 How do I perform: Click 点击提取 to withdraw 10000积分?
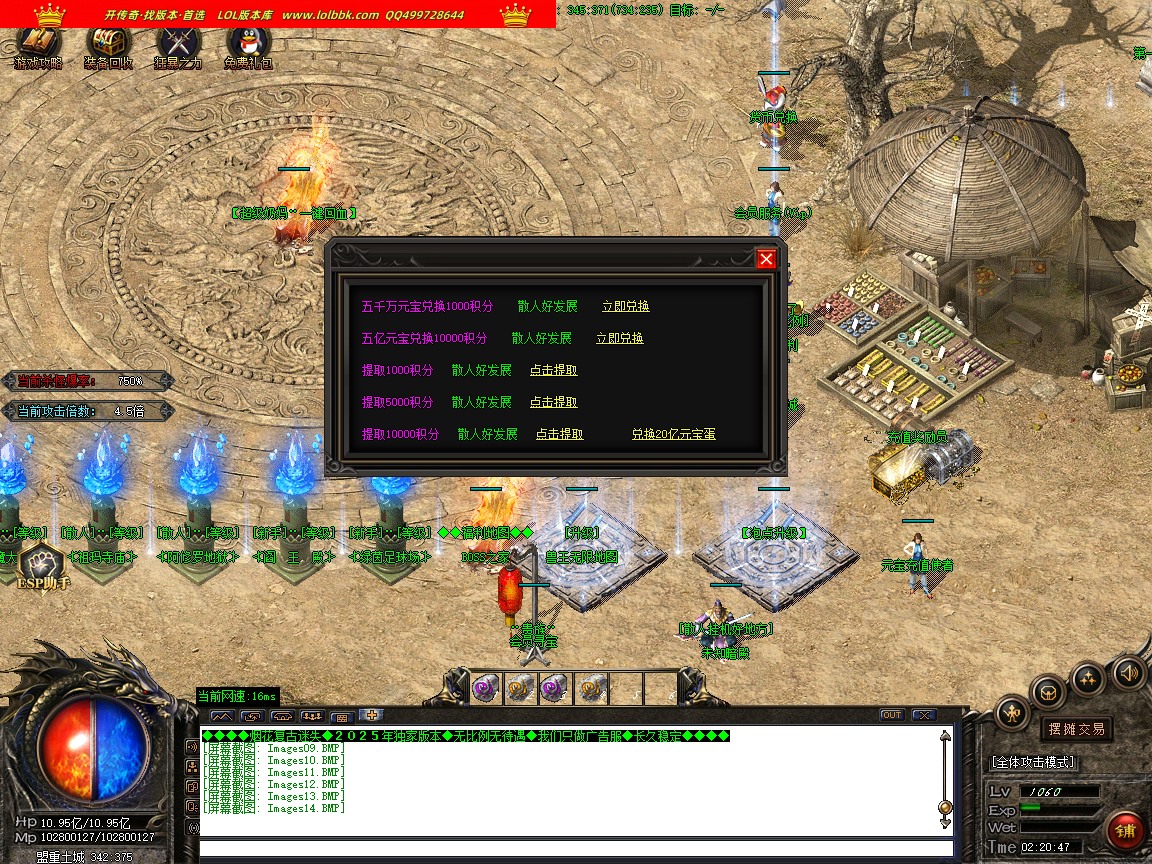(559, 434)
